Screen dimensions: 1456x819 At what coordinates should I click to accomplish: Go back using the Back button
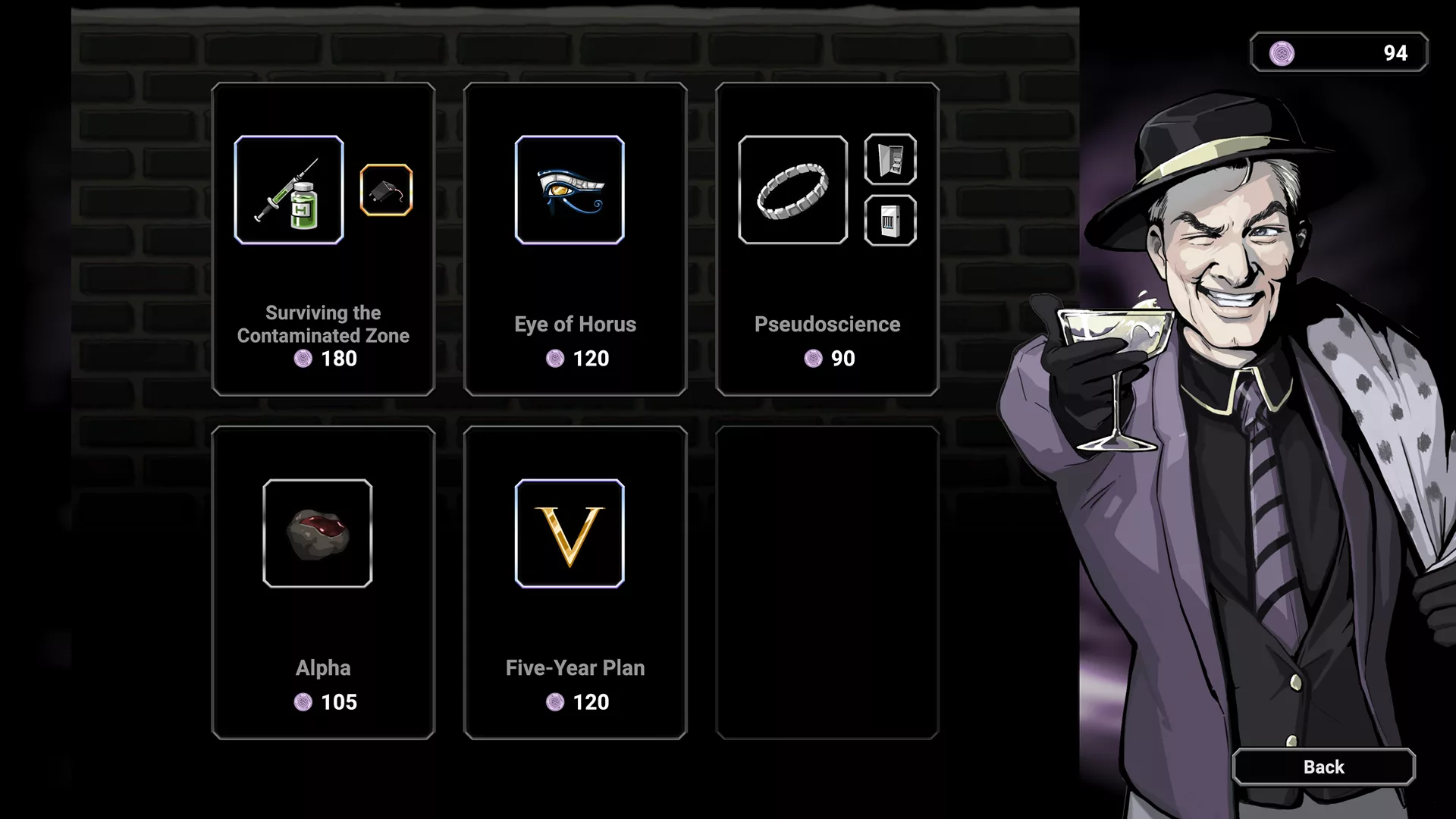point(1323,767)
